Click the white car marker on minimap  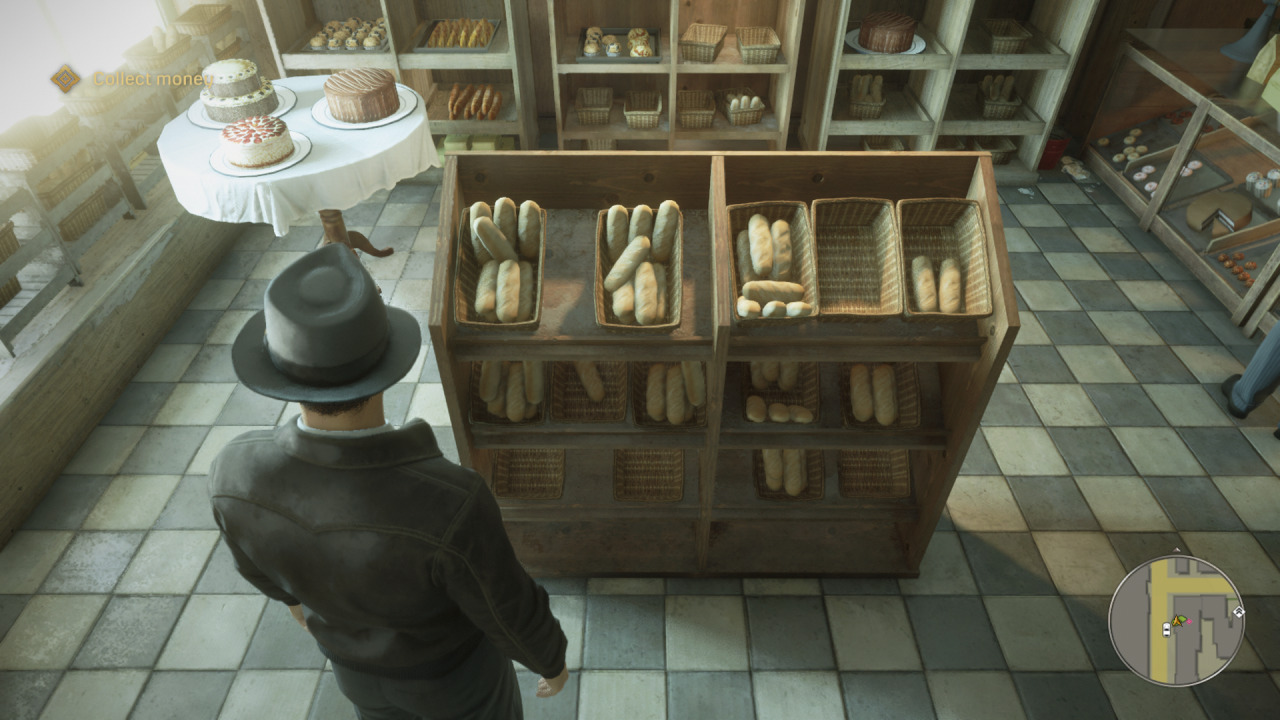tap(1166, 629)
